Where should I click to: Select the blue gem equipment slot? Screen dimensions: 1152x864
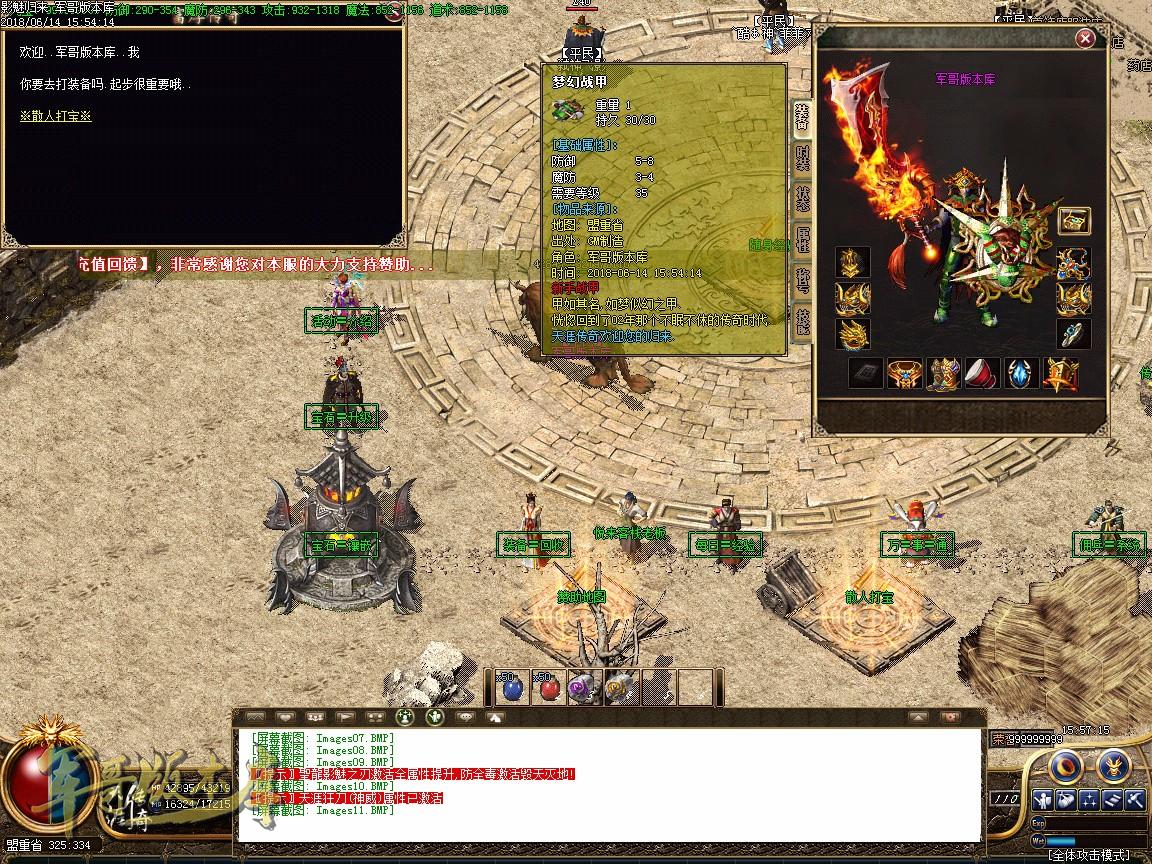[1021, 374]
